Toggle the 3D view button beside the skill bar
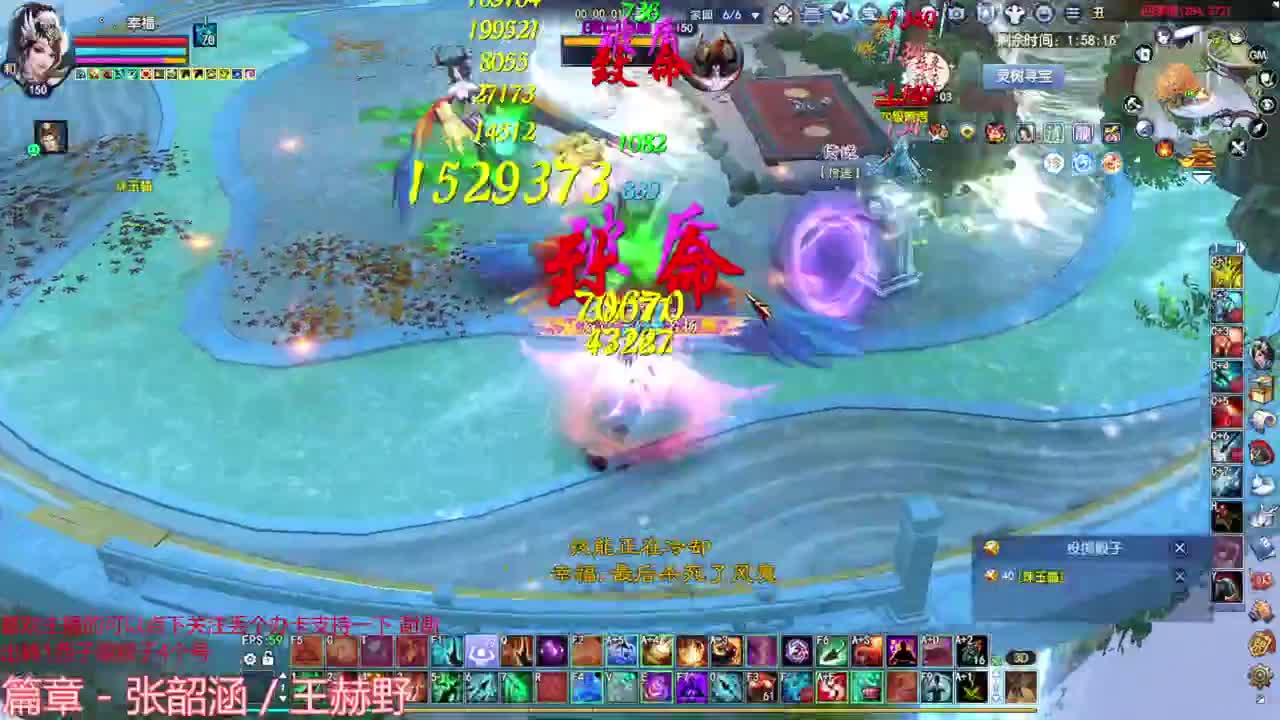This screenshot has height=720, width=1280. 1020,657
